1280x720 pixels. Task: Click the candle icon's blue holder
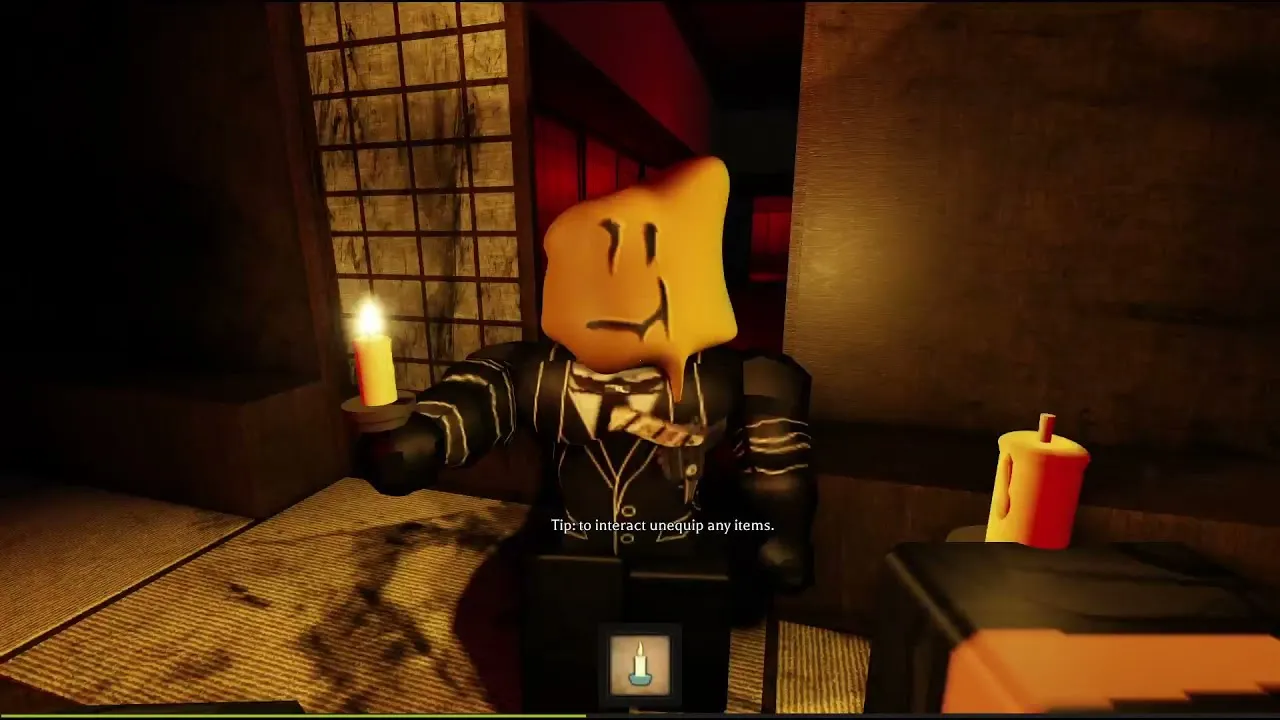coord(641,680)
